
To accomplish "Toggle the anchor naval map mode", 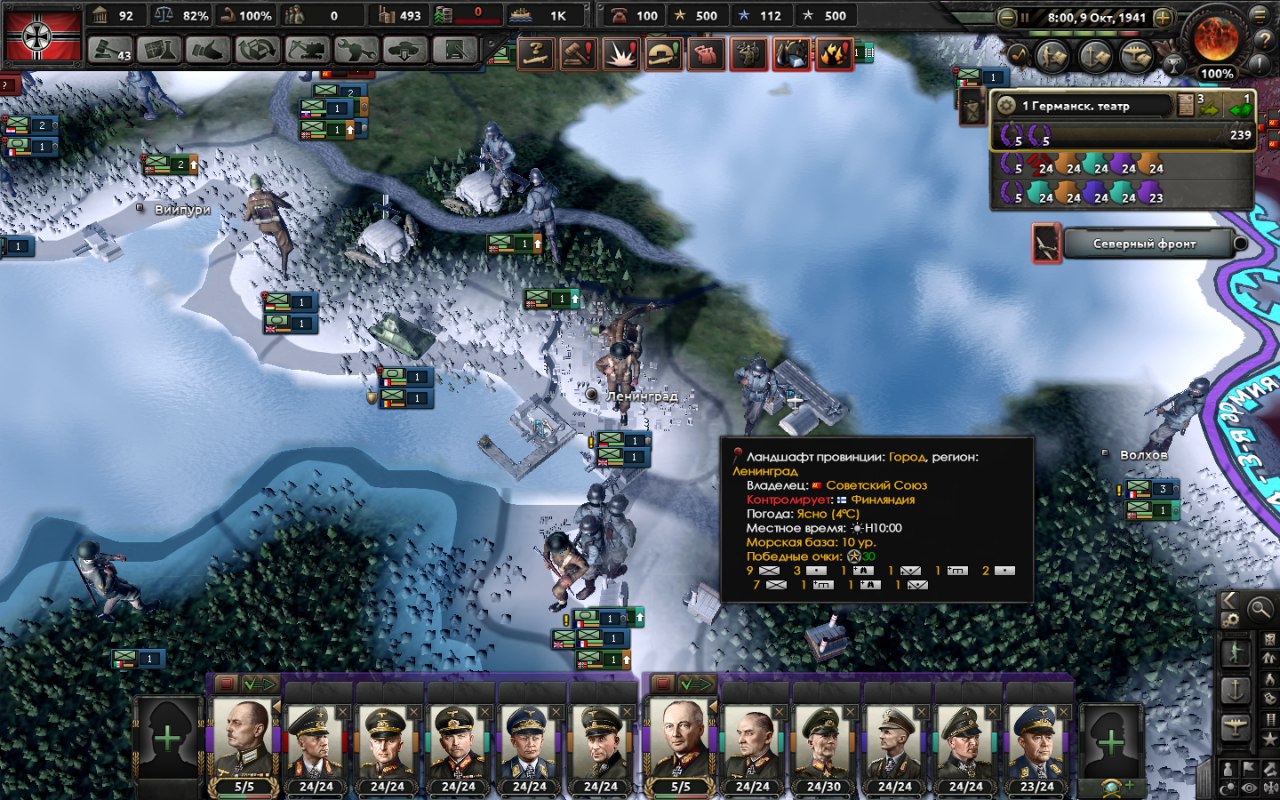I will [1237, 690].
